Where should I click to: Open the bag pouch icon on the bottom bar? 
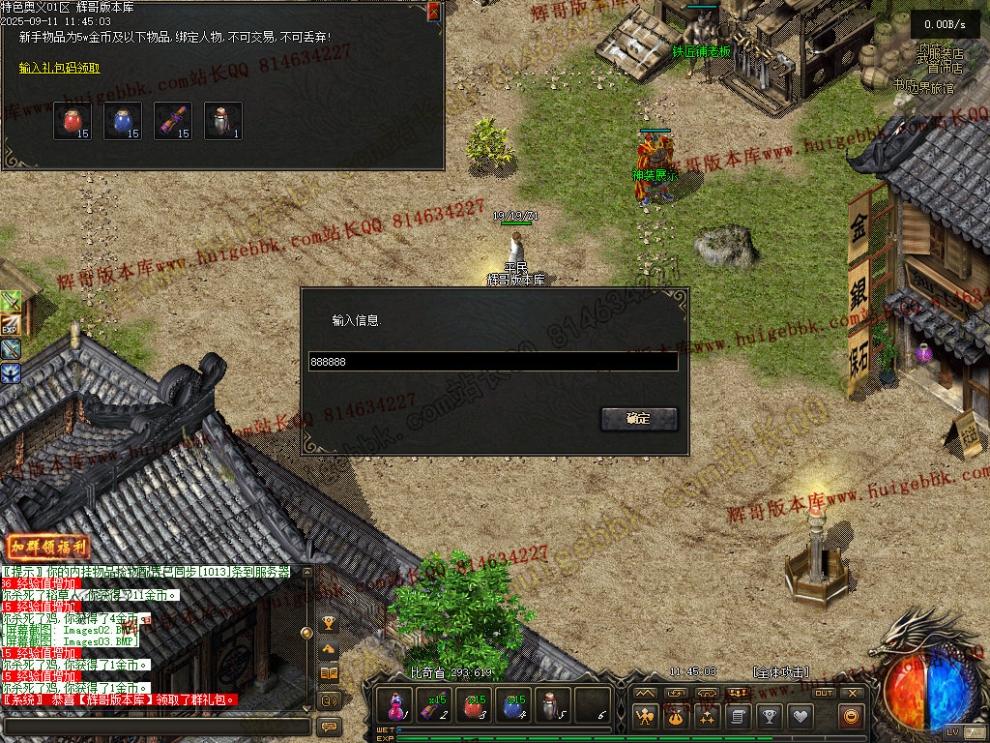(x=676, y=716)
